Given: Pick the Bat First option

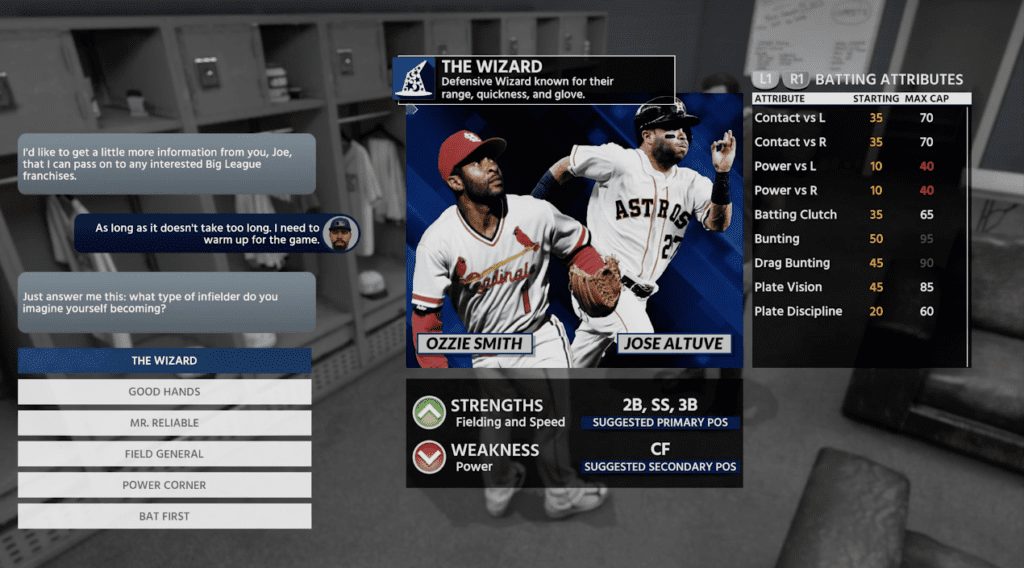Looking at the screenshot, I should 164,516.
